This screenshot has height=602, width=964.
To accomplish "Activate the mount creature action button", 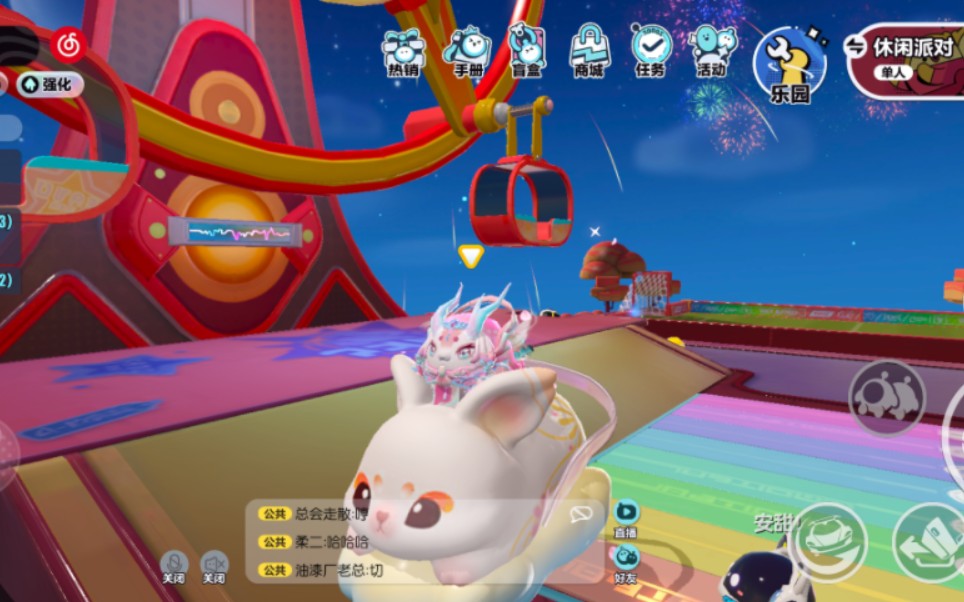I will point(886,397).
